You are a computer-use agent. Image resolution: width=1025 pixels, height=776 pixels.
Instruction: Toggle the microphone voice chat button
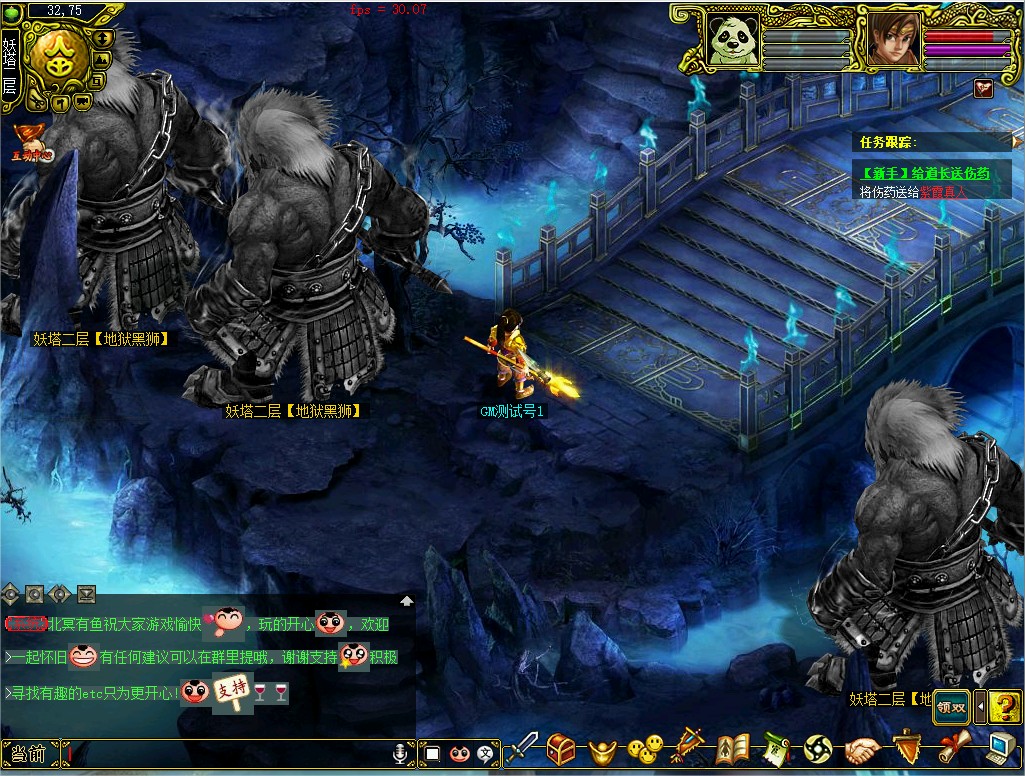[x=402, y=753]
